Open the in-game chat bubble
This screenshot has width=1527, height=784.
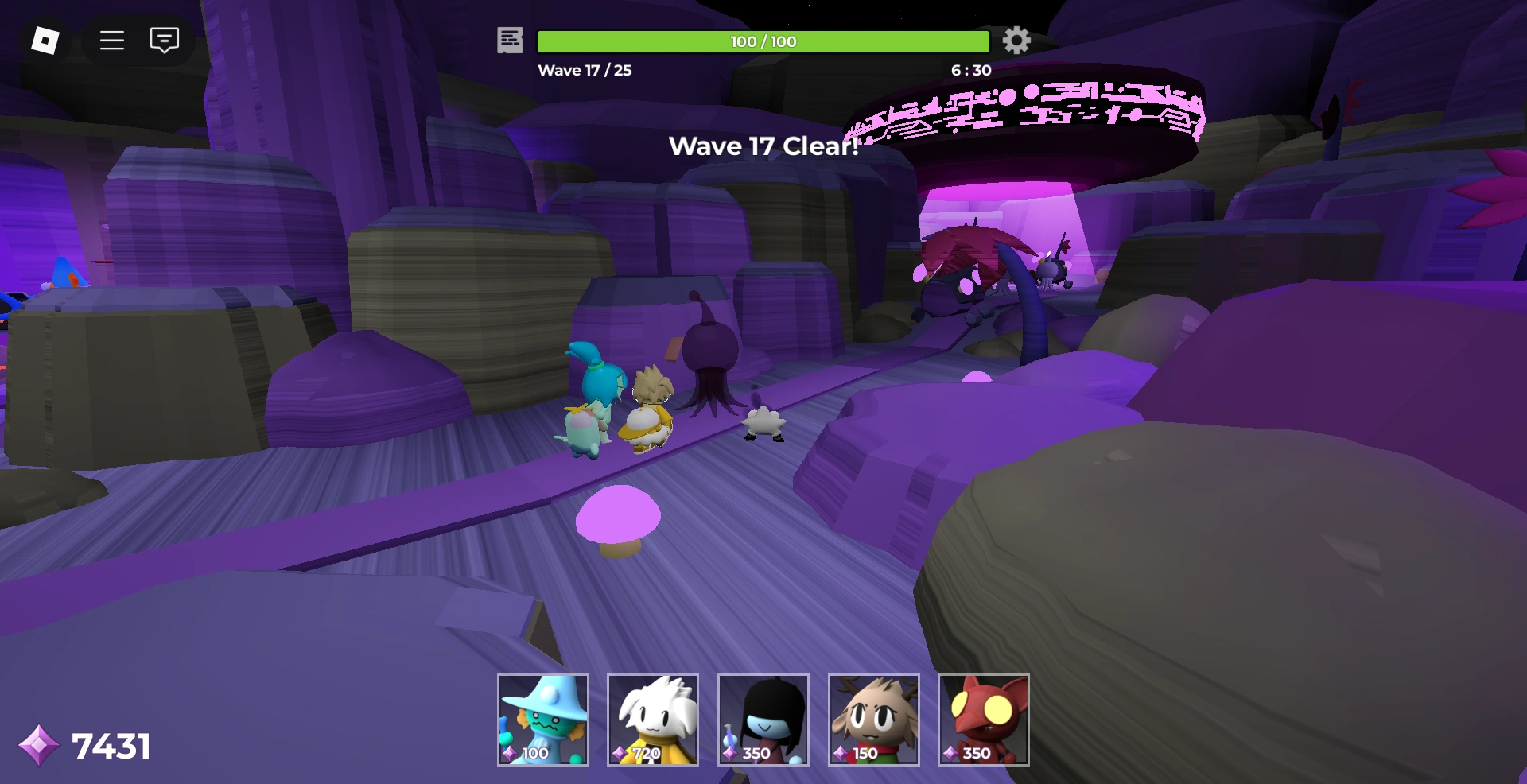point(164,40)
